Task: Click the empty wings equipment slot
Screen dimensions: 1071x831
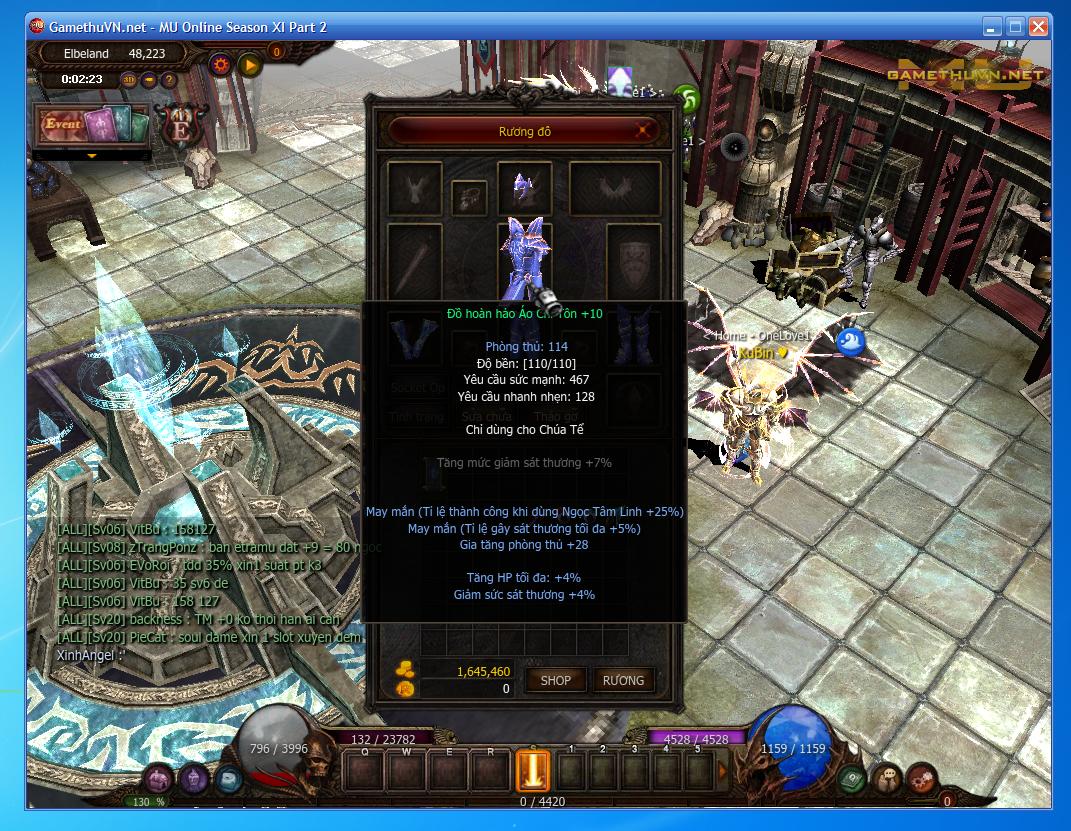Action: coord(614,187)
